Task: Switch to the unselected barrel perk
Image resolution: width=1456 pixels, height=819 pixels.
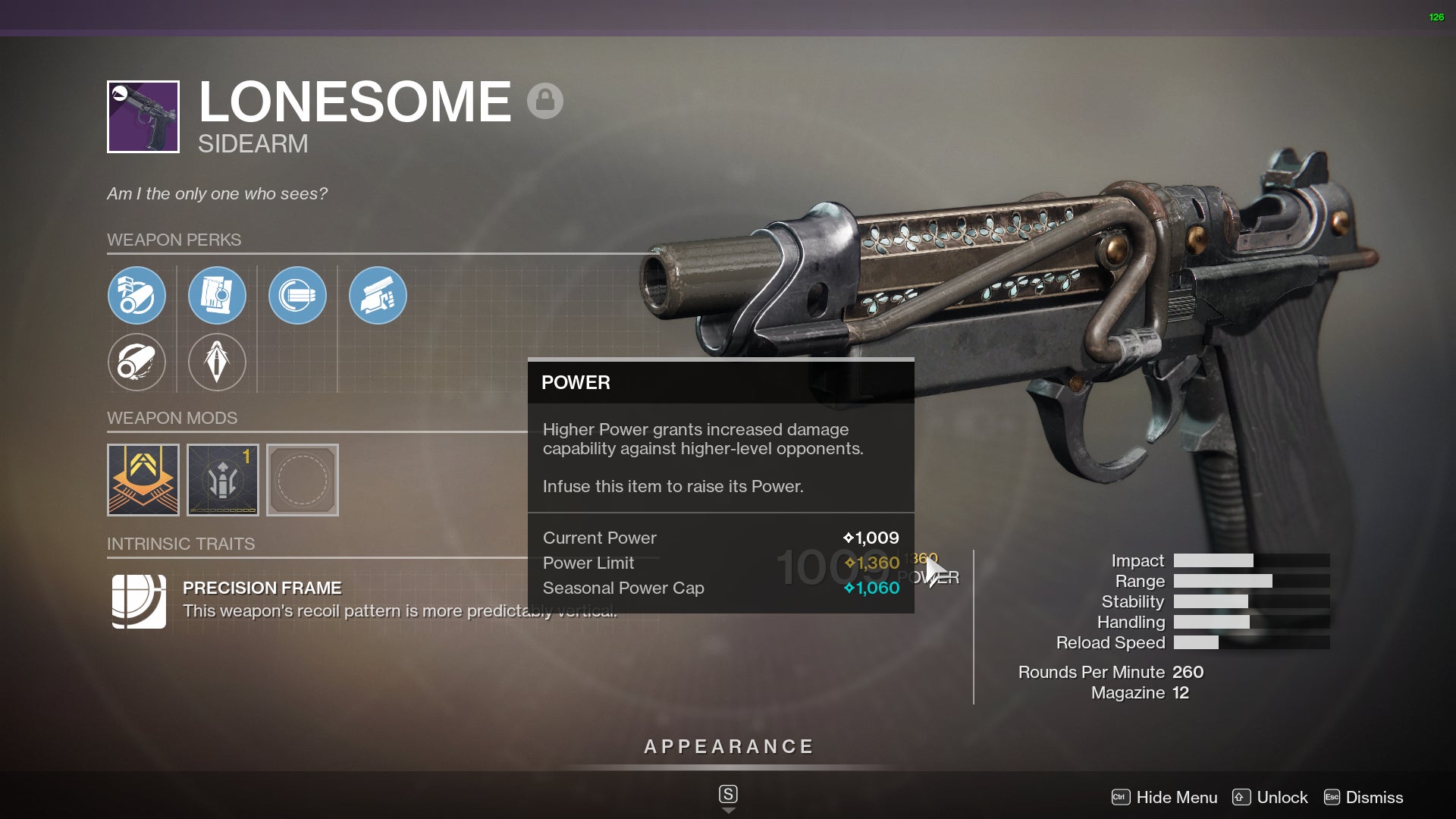Action: tap(136, 362)
